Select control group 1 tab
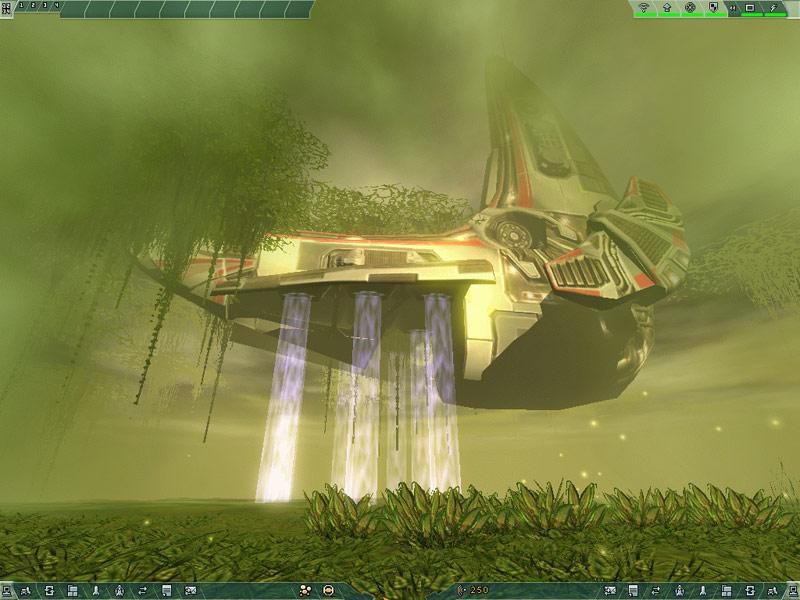The width and height of the screenshot is (800, 600). (20, 6)
